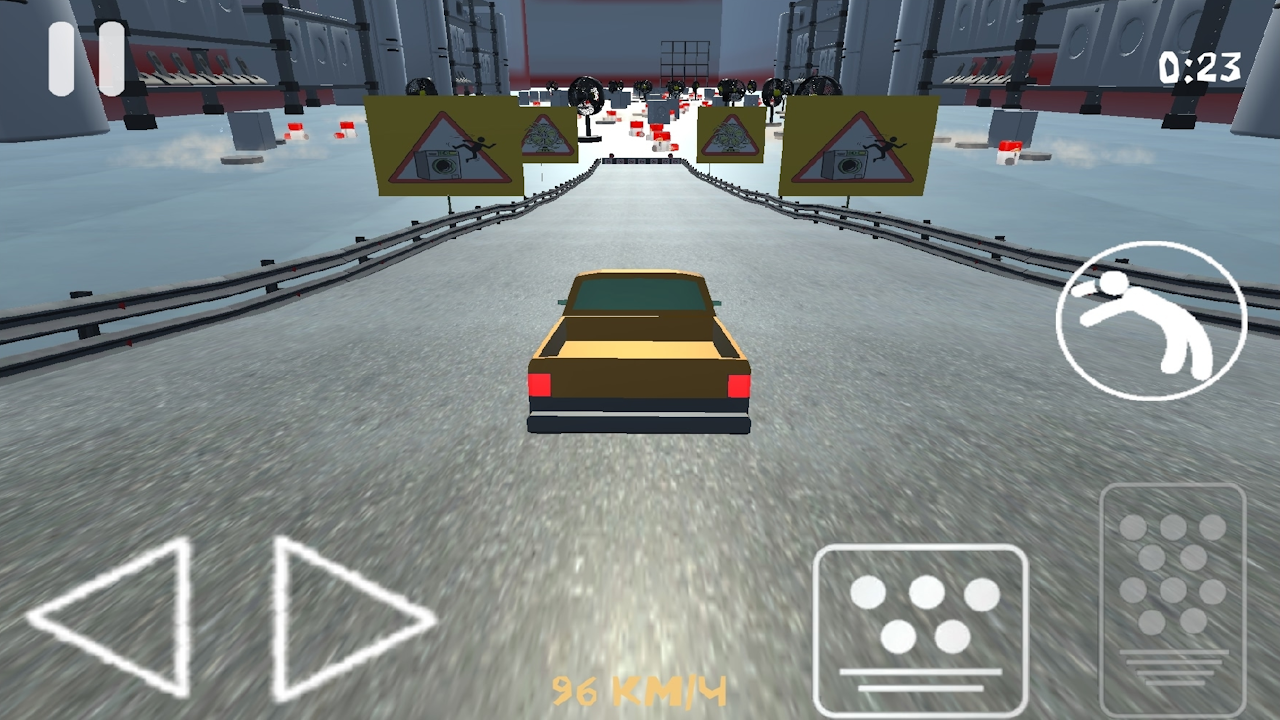Tap the second pause bar icon
Image resolution: width=1280 pixels, height=720 pixels.
[110, 57]
